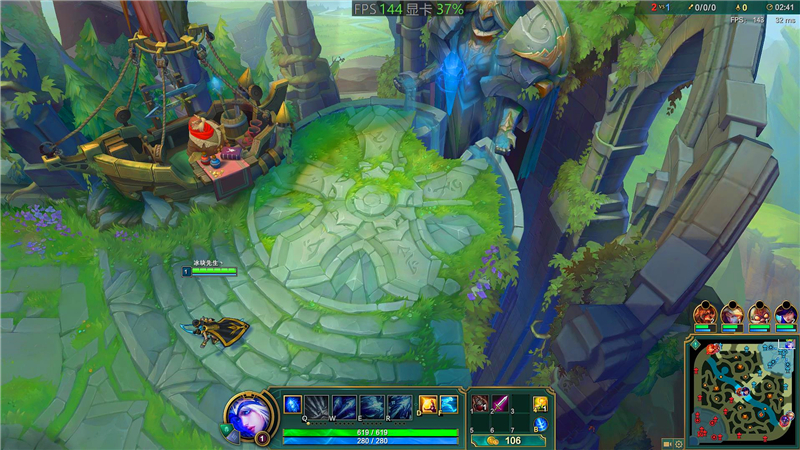Click the blue Recall button

click(540, 424)
